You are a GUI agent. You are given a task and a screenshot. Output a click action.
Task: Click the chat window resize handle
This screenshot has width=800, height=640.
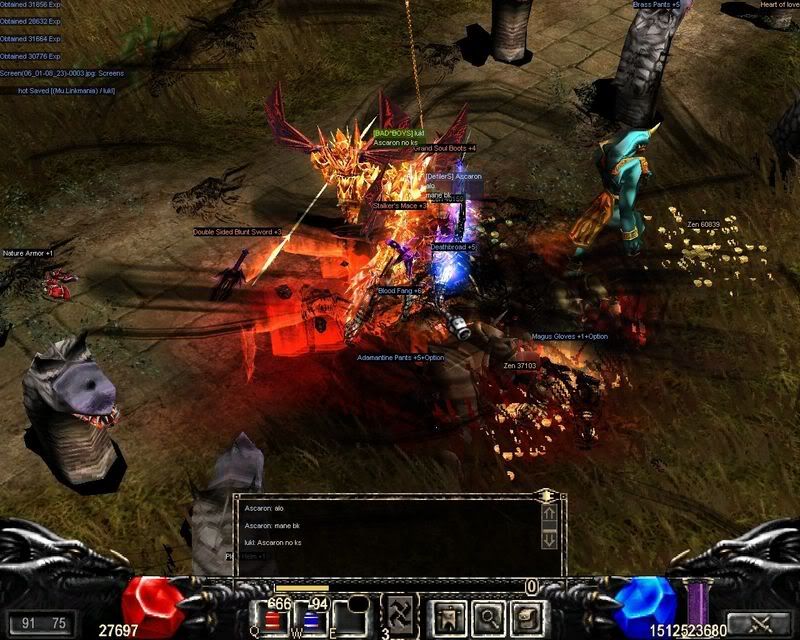pyautogui.click(x=547, y=495)
